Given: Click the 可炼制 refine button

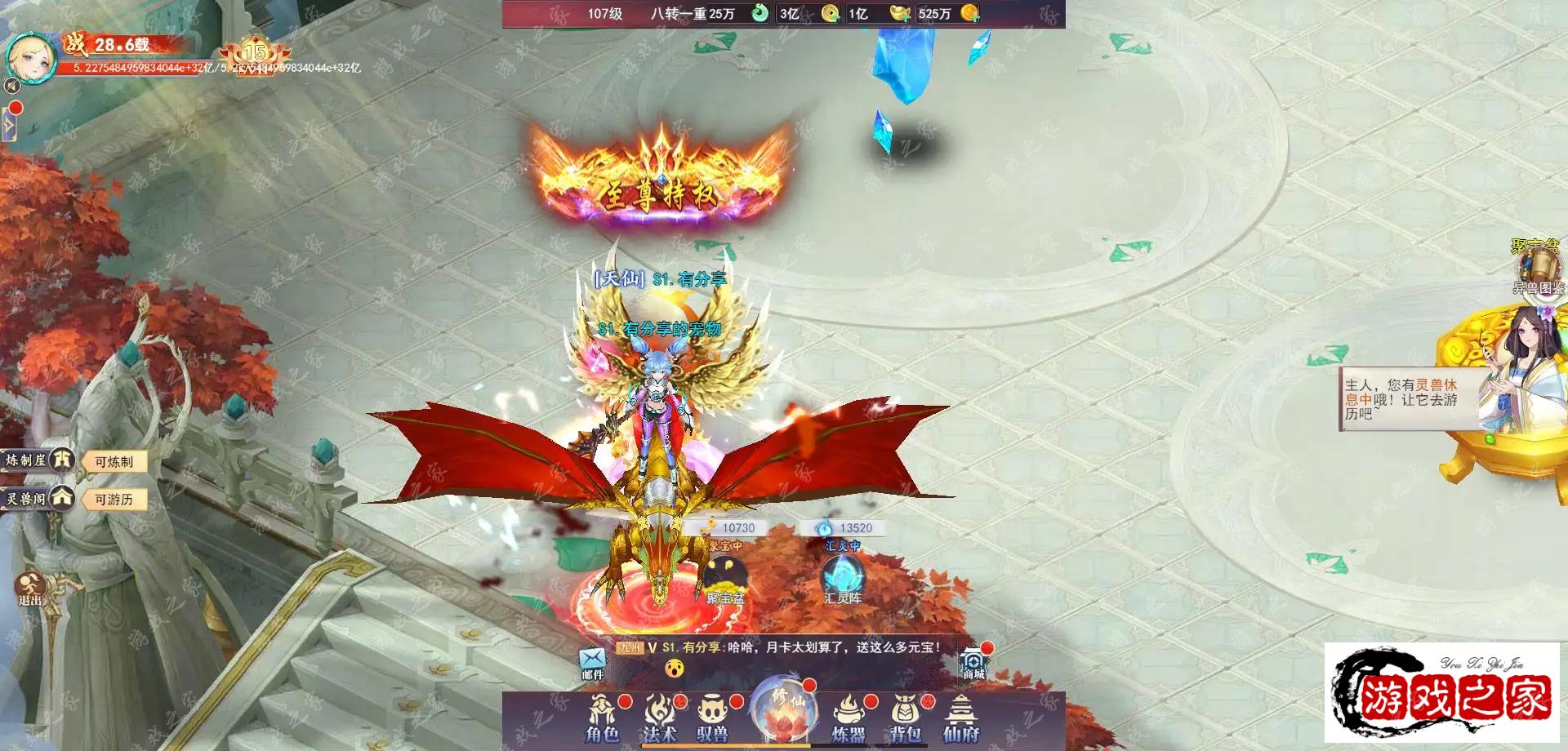Looking at the screenshot, I should 114,462.
